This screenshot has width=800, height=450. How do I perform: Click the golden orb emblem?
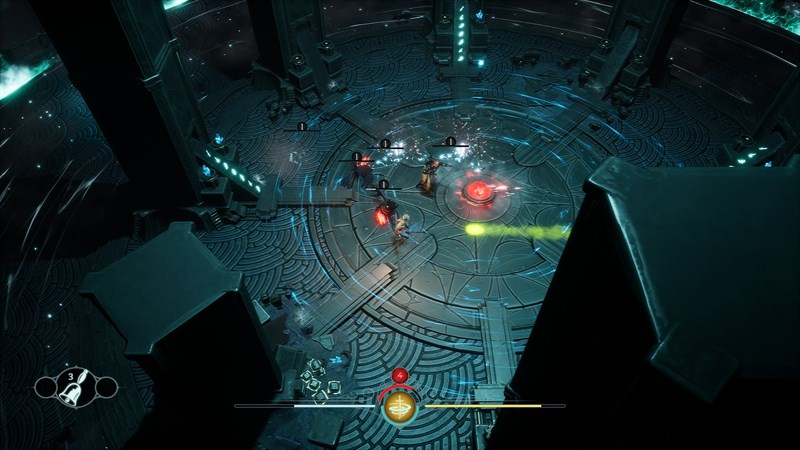(400, 407)
